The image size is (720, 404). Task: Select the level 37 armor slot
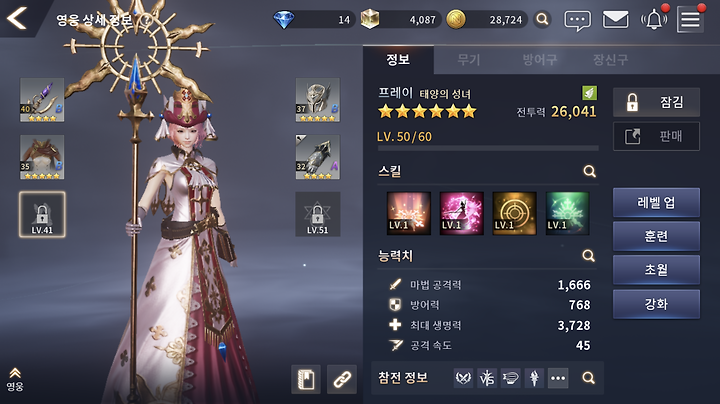(x=317, y=100)
